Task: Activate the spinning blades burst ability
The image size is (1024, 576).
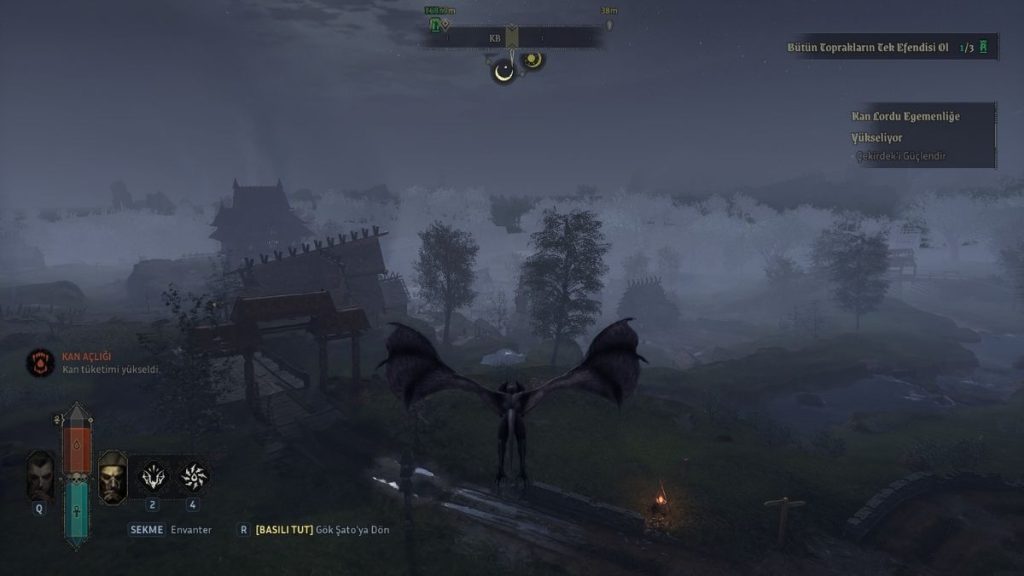Action: point(193,477)
